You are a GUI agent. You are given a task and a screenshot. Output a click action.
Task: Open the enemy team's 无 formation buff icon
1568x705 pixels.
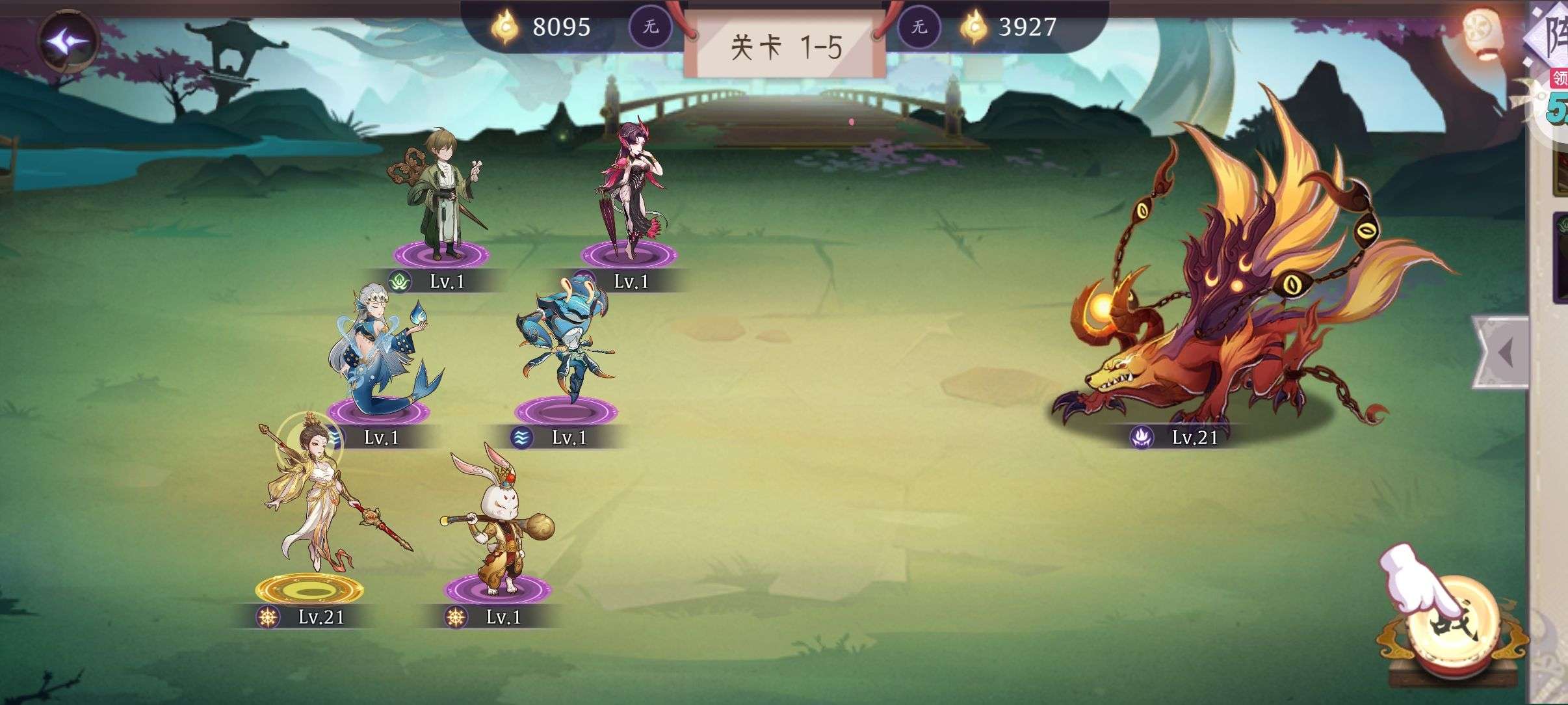pos(917,27)
